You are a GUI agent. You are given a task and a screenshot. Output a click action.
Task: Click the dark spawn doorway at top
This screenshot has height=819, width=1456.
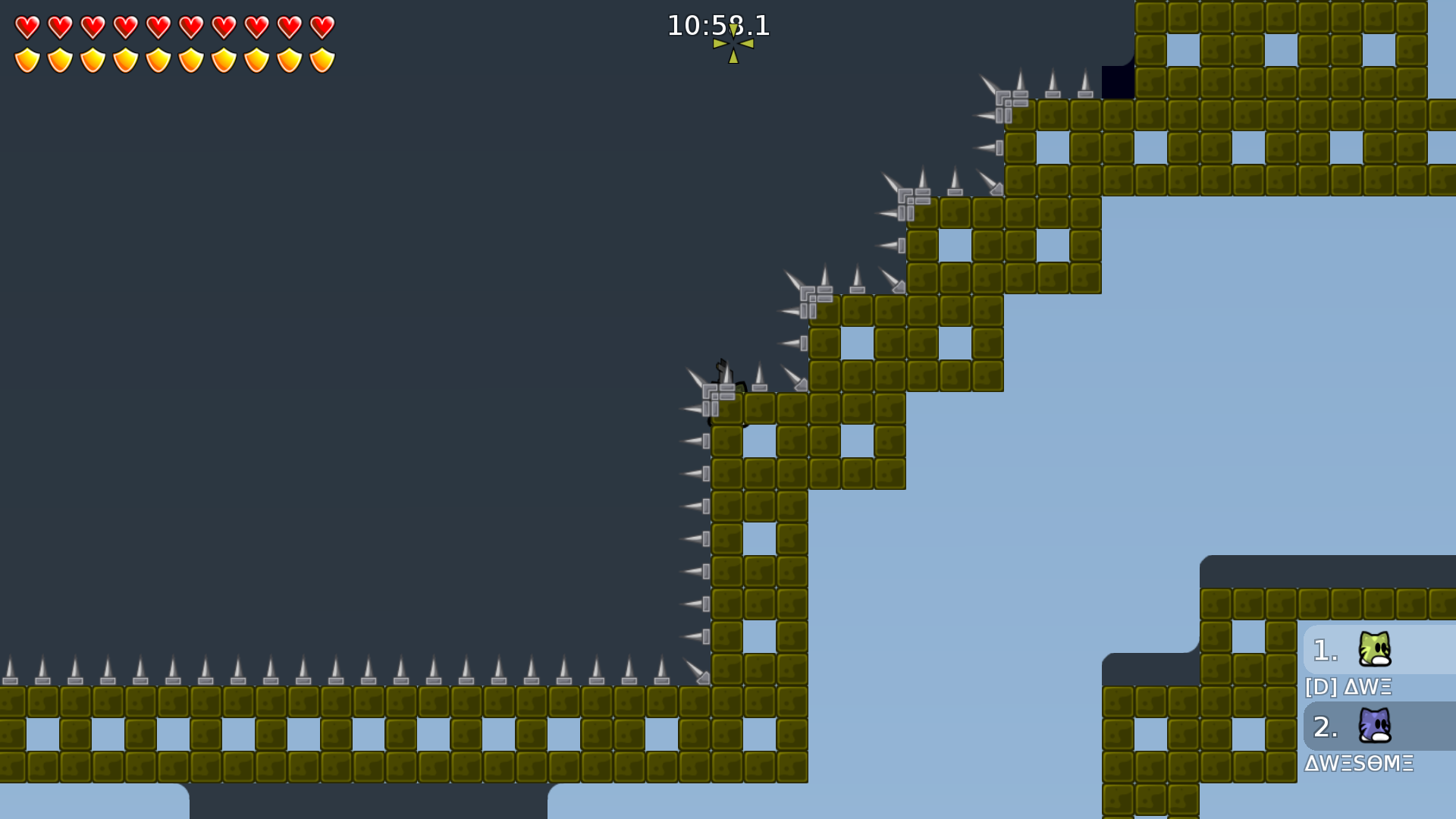point(1116,83)
